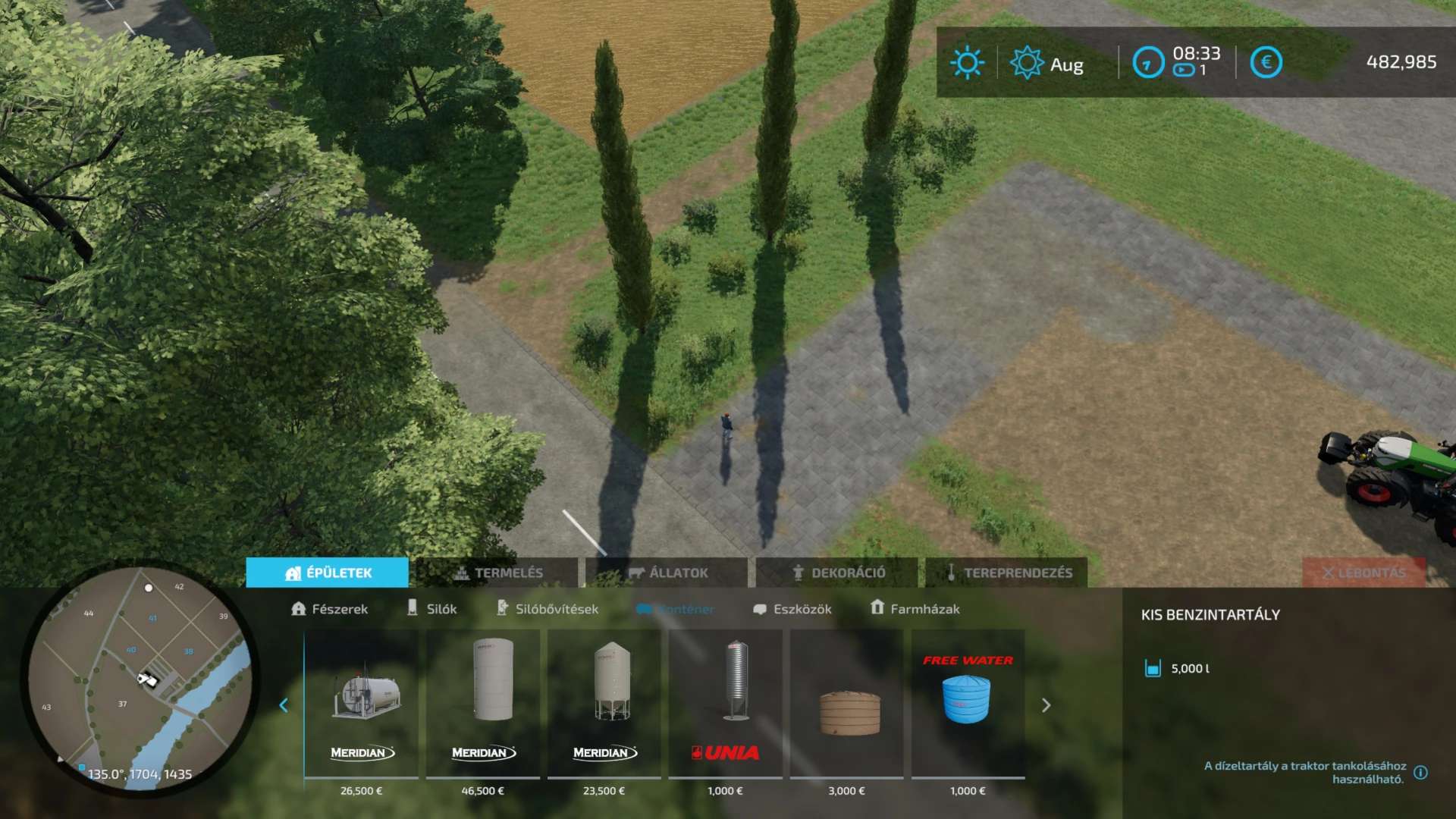Open the TEREPRENDEZÉS tab
The image size is (1456, 819).
pyautogui.click(x=1007, y=573)
